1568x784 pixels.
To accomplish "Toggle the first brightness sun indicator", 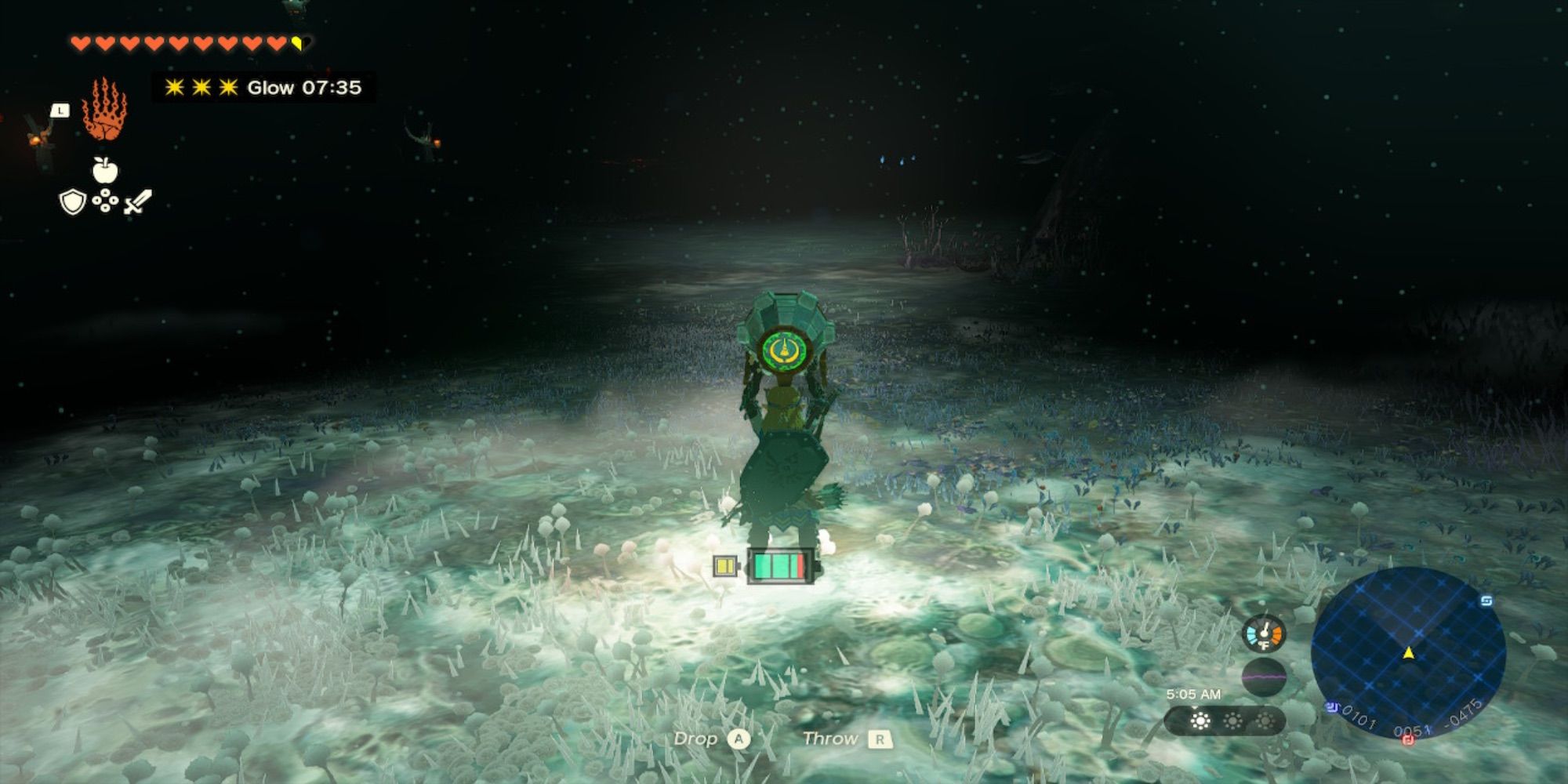I will pos(1200,721).
